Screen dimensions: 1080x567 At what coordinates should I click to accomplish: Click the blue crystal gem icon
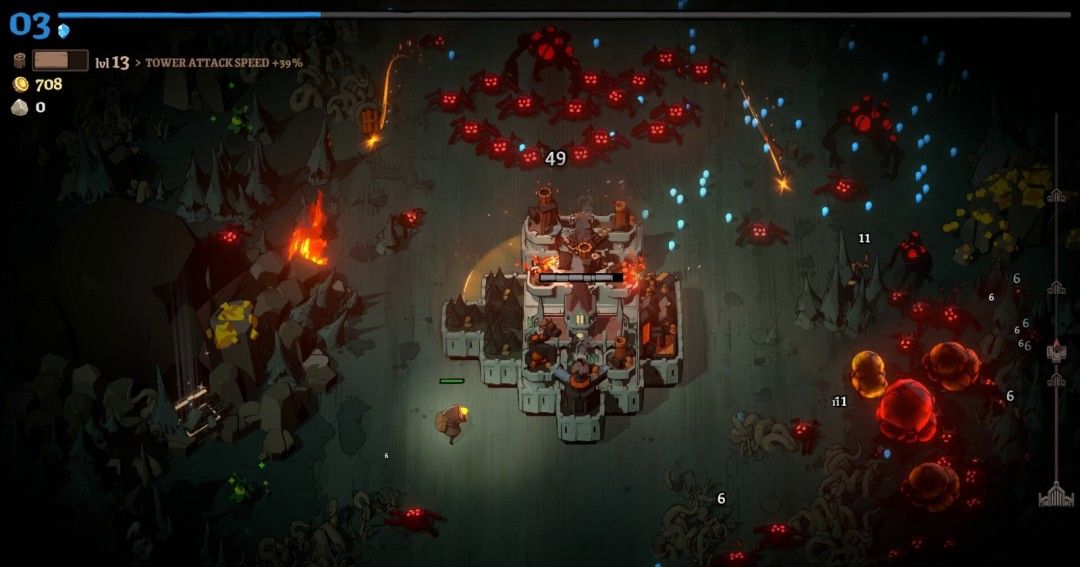coord(64,31)
